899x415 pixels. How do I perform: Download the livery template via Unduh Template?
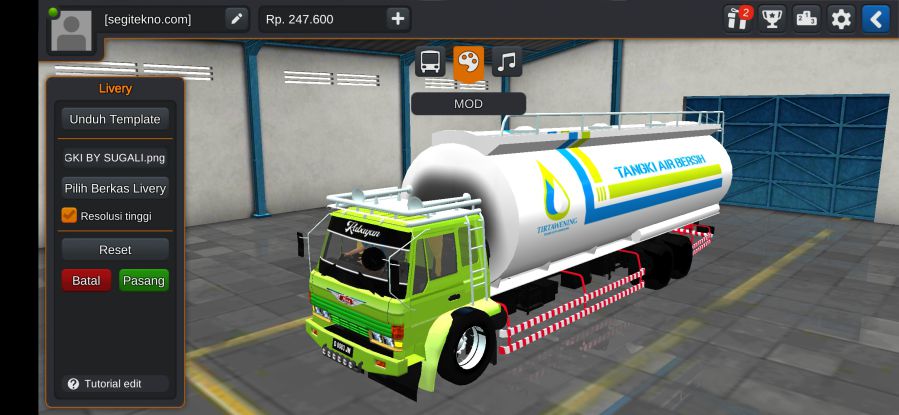[114, 119]
